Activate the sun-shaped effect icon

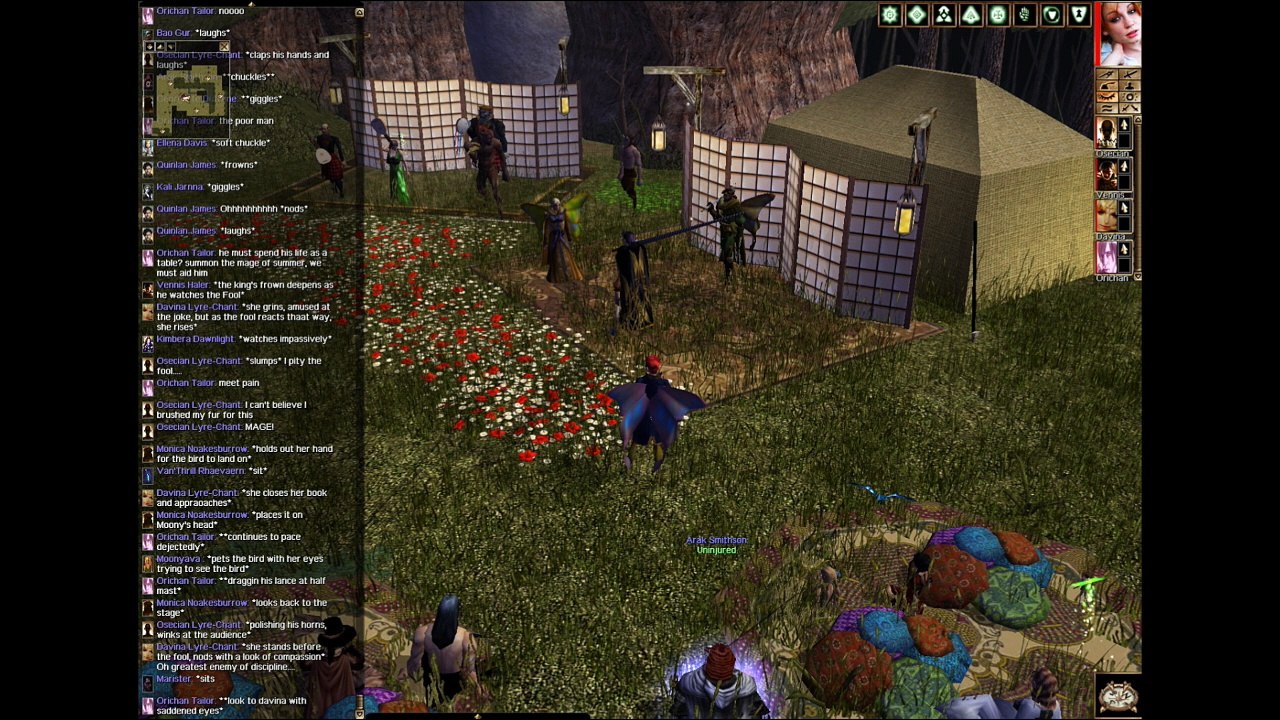[x=889, y=14]
